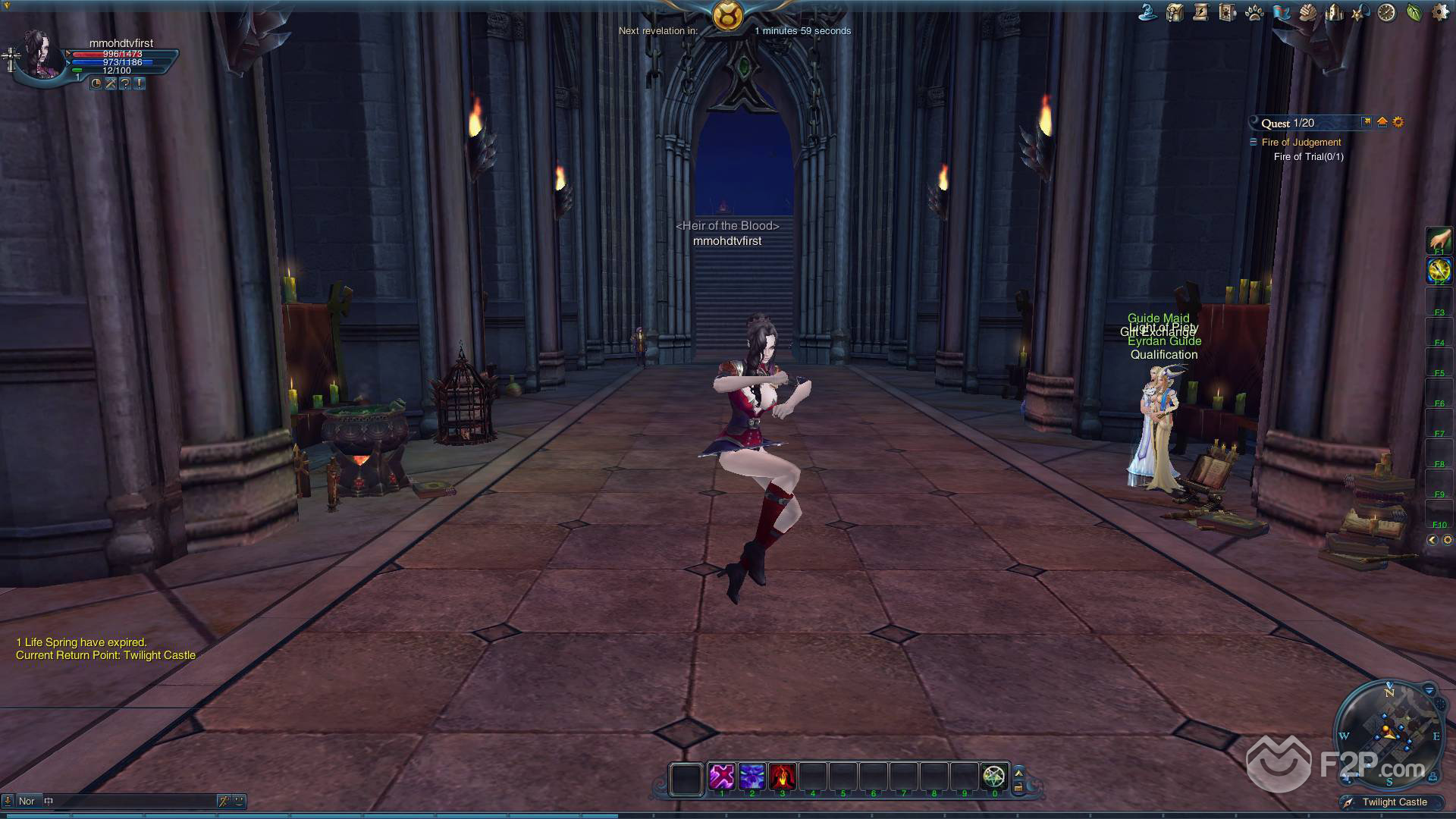This screenshot has width=1456, height=819.
Task: Use the blue demon face skill
Action: pos(752,777)
